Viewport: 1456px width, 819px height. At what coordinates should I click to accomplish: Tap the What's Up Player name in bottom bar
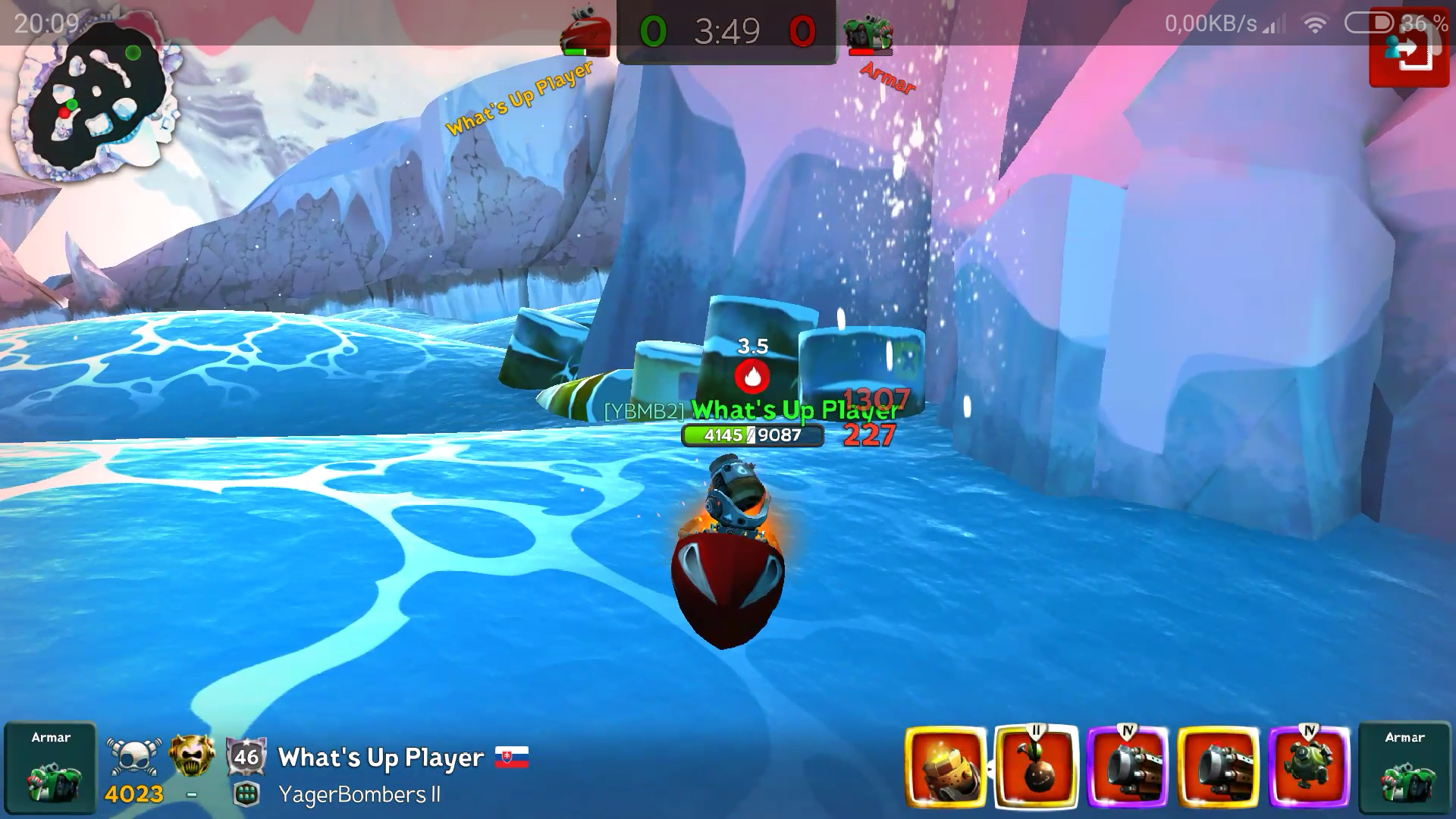[381, 758]
